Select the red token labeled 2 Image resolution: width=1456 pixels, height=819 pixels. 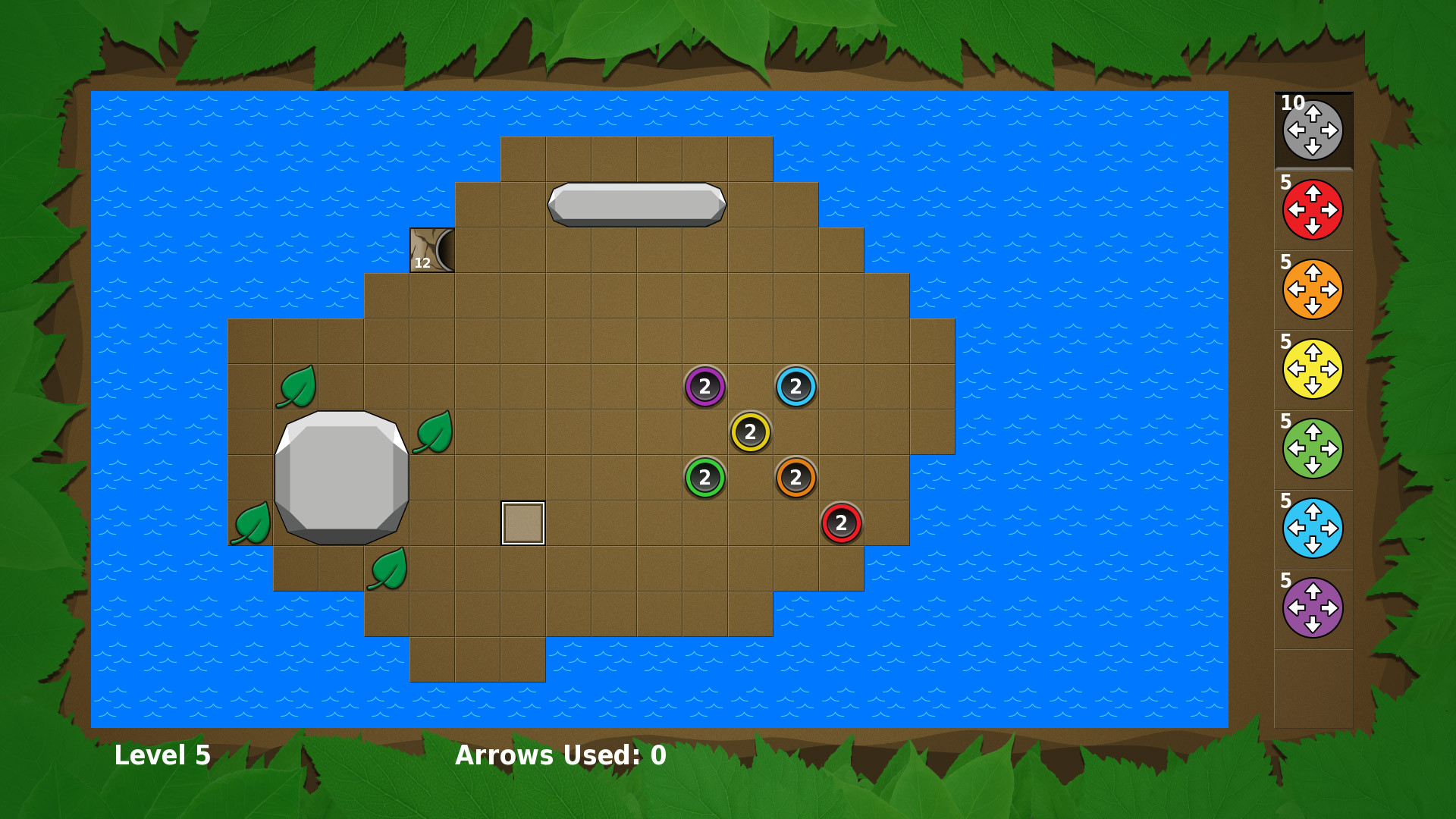pos(840,521)
